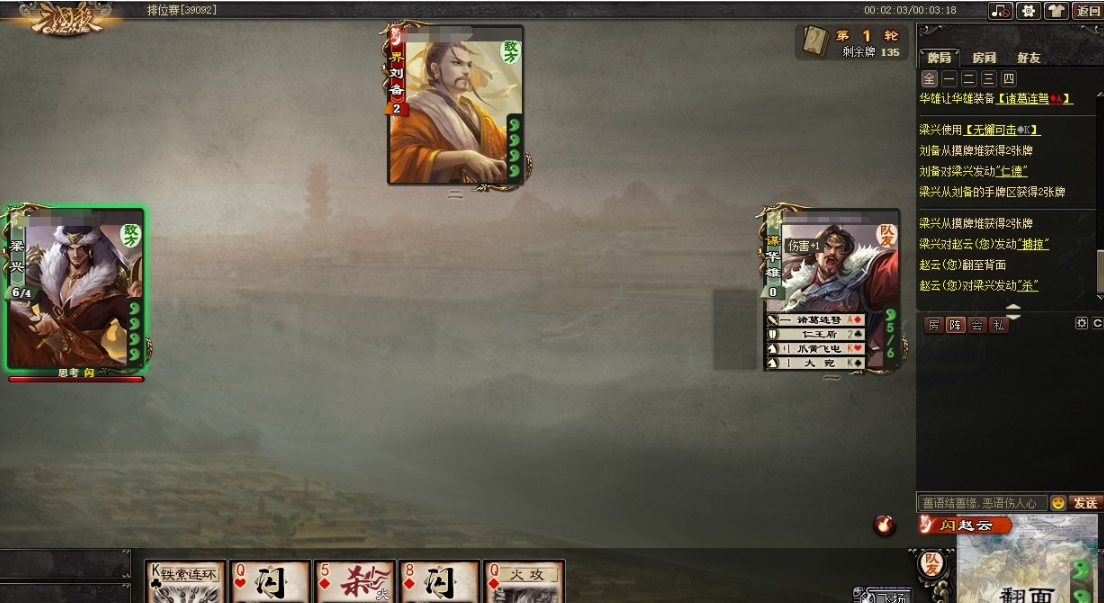This screenshot has width=1104, height=603.
Task: Select the 8 of diamonds 闪 card
Action: (x=440, y=582)
